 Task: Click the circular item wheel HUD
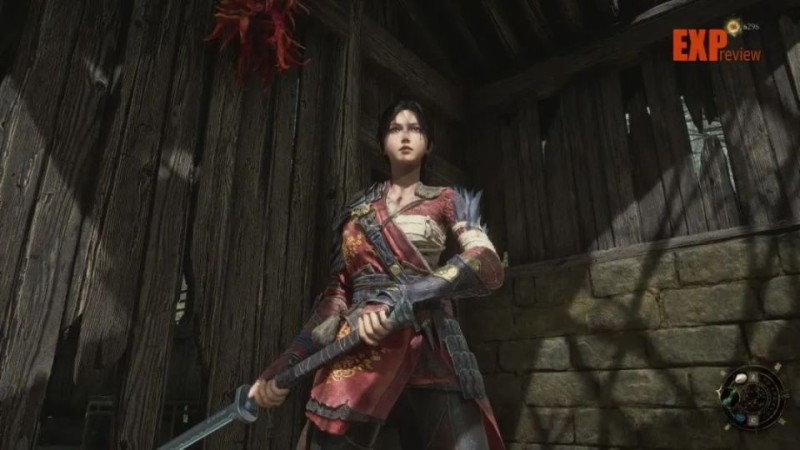point(754,397)
